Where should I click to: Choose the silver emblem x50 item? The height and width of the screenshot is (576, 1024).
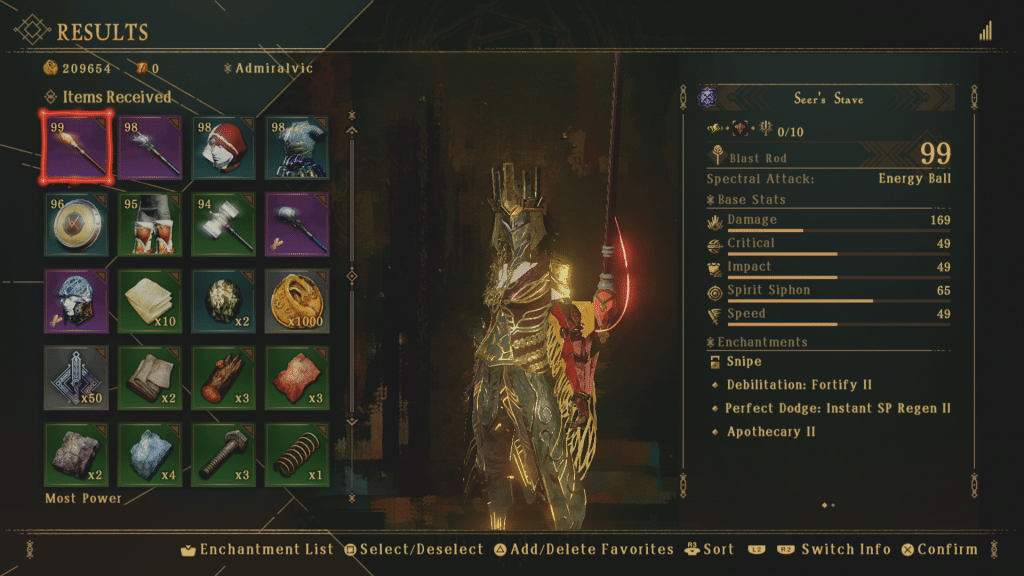click(76, 377)
